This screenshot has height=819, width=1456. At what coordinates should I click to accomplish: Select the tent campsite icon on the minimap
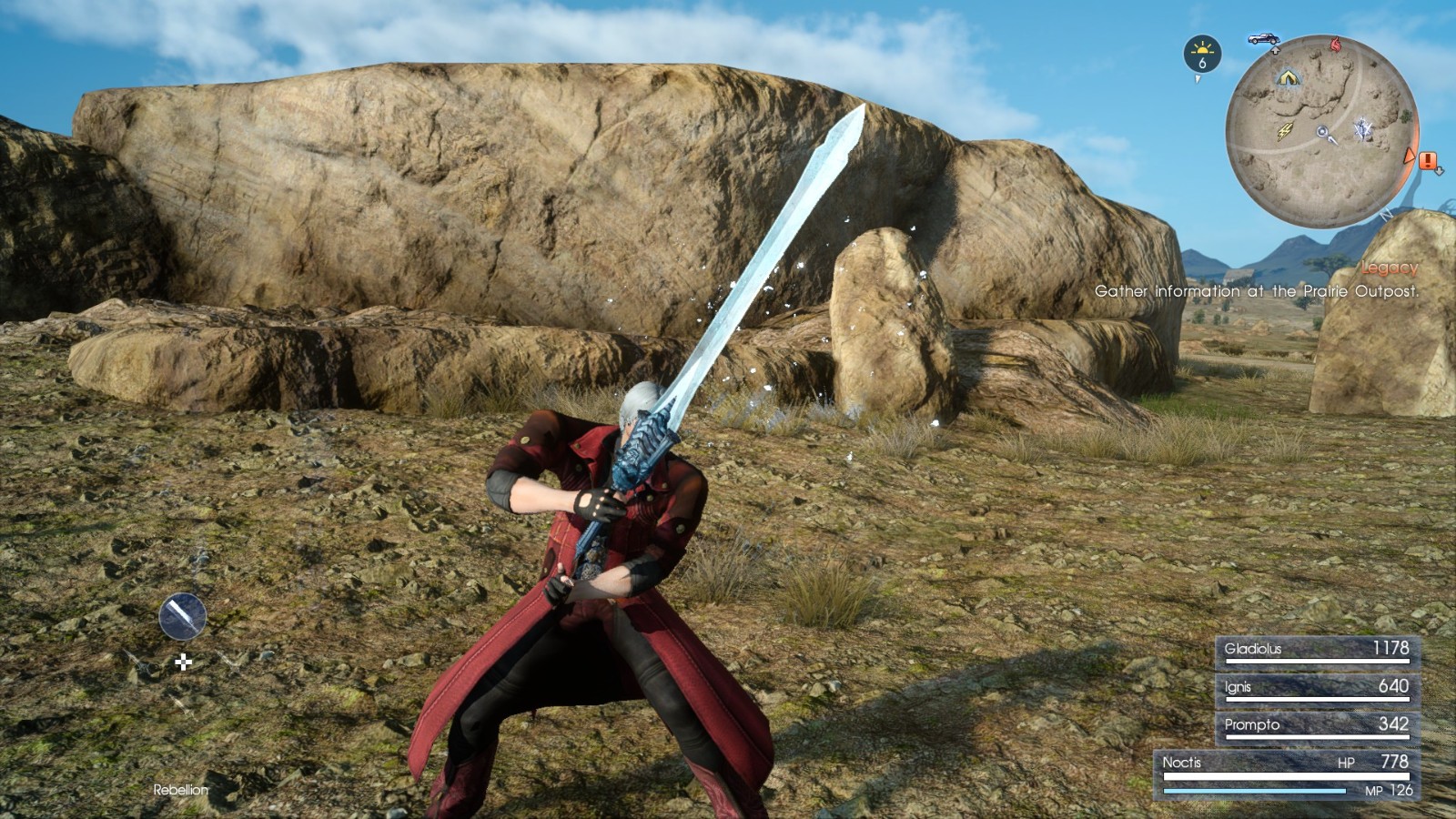click(1287, 77)
